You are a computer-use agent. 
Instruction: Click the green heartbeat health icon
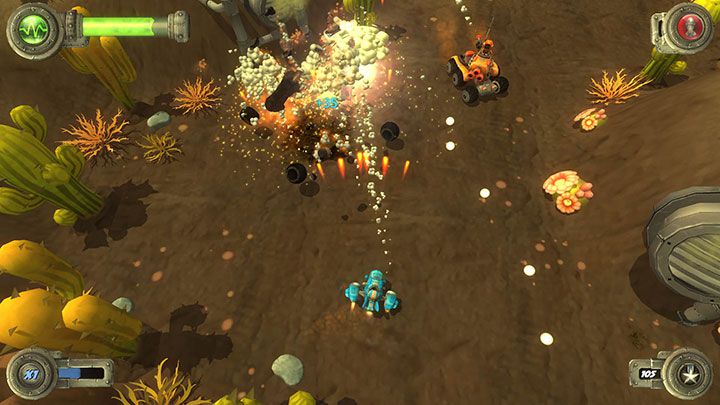(33, 26)
